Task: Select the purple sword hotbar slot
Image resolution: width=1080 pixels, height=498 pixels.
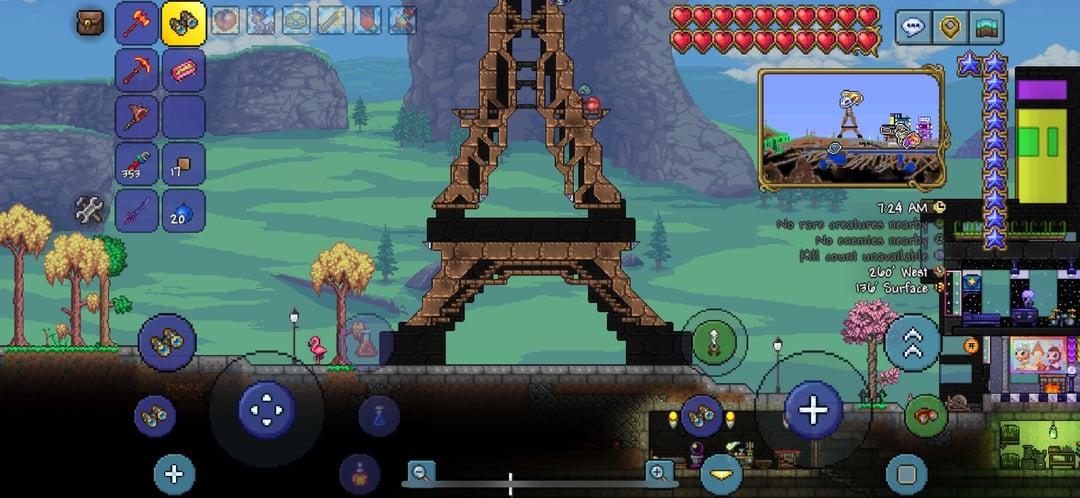Action: (137, 210)
